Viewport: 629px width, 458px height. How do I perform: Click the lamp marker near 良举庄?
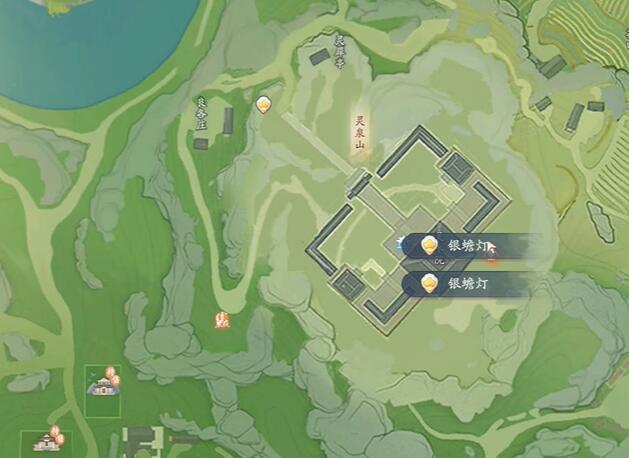tap(263, 103)
